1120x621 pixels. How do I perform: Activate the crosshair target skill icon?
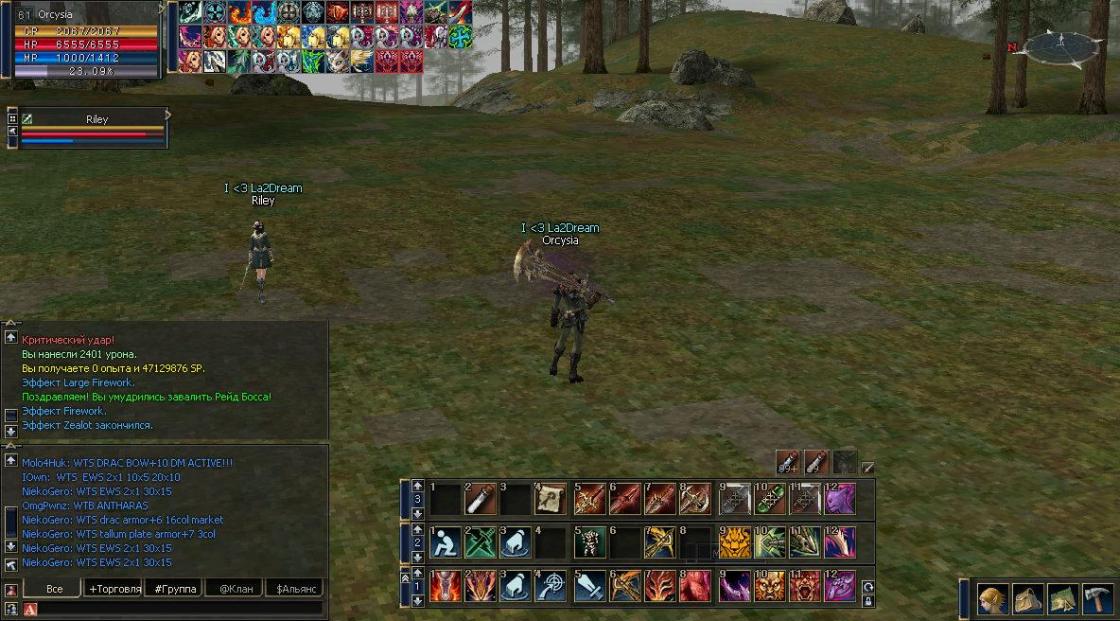point(551,586)
